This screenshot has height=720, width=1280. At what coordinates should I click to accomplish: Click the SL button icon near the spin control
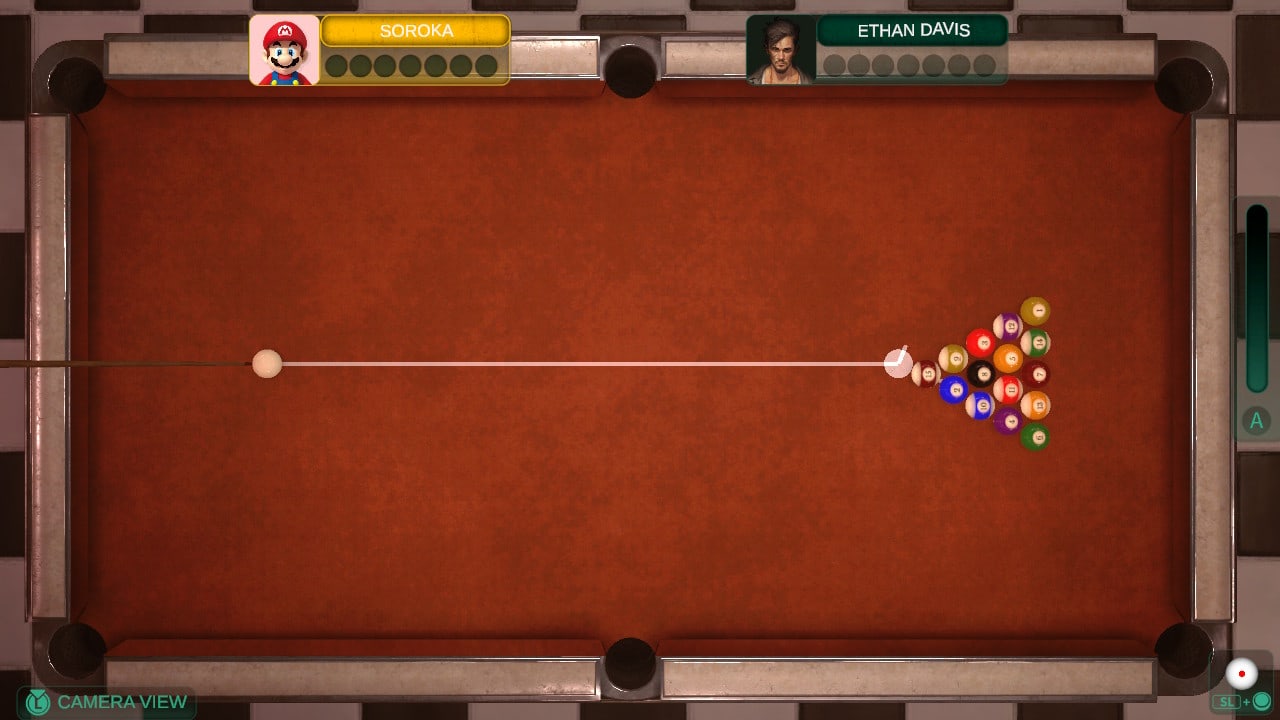pos(1227,700)
